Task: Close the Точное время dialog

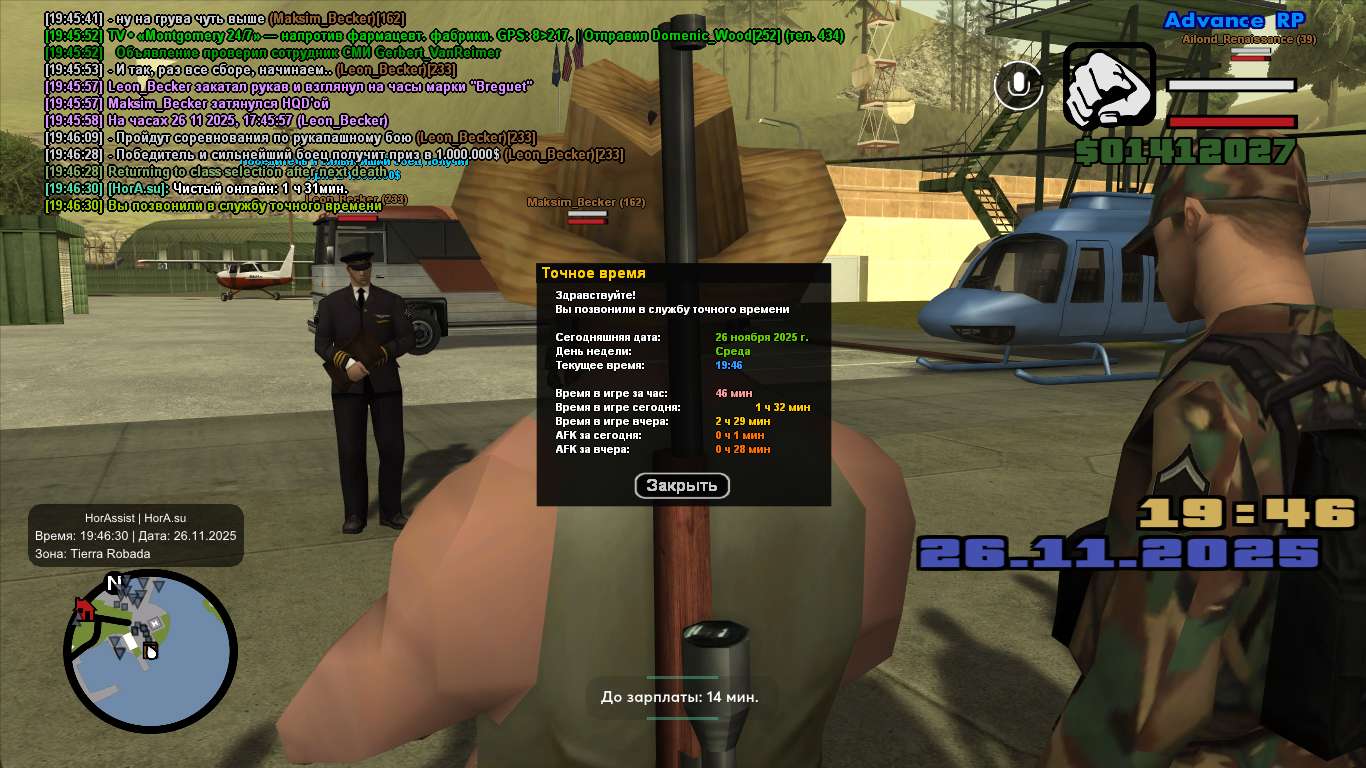Action: pyautogui.click(x=682, y=486)
